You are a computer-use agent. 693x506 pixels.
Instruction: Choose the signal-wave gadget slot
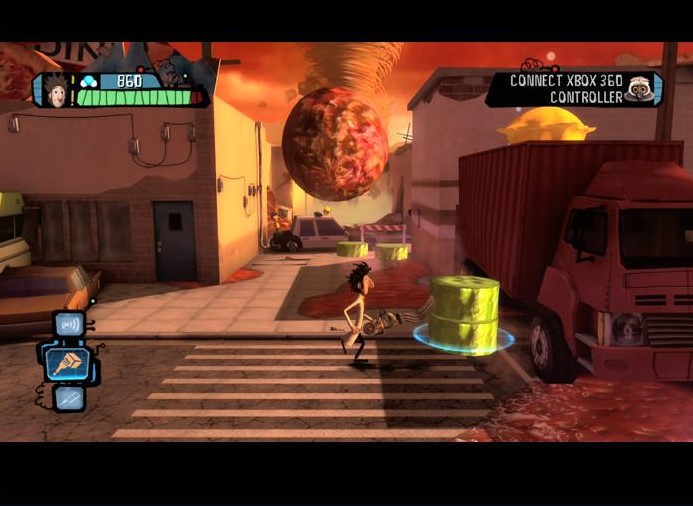click(69, 324)
